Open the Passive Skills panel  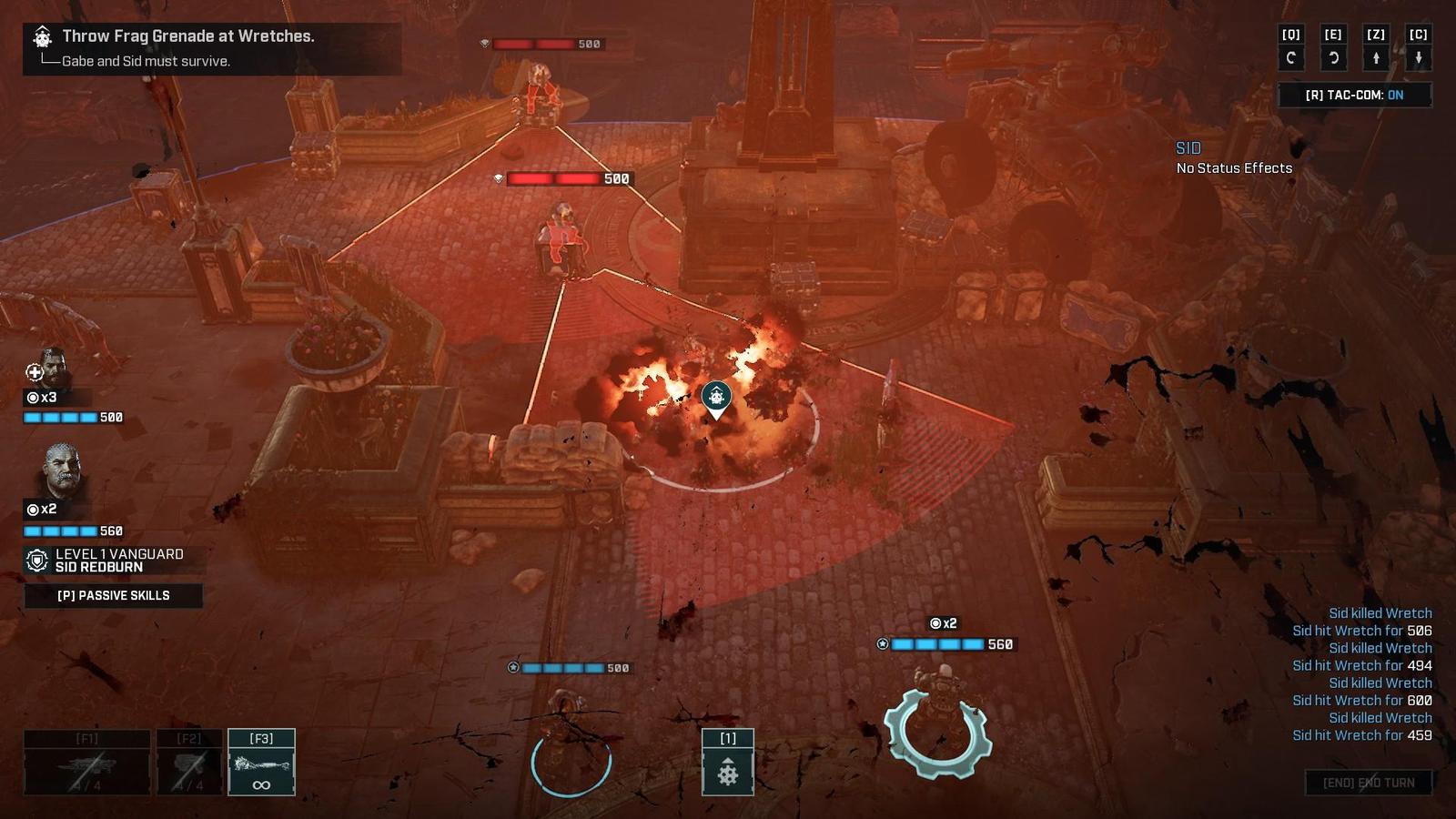[x=114, y=595]
